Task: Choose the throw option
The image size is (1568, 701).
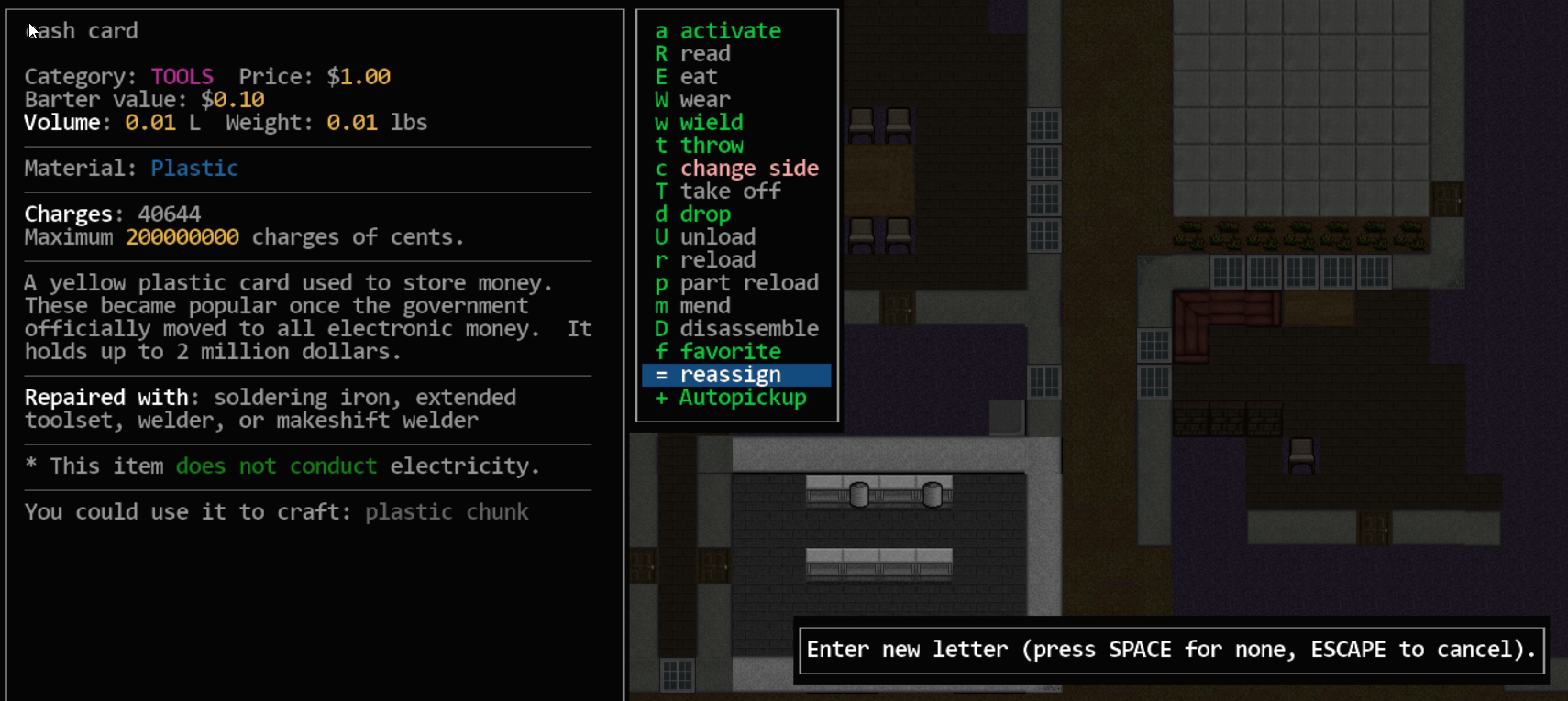Action: click(x=711, y=146)
